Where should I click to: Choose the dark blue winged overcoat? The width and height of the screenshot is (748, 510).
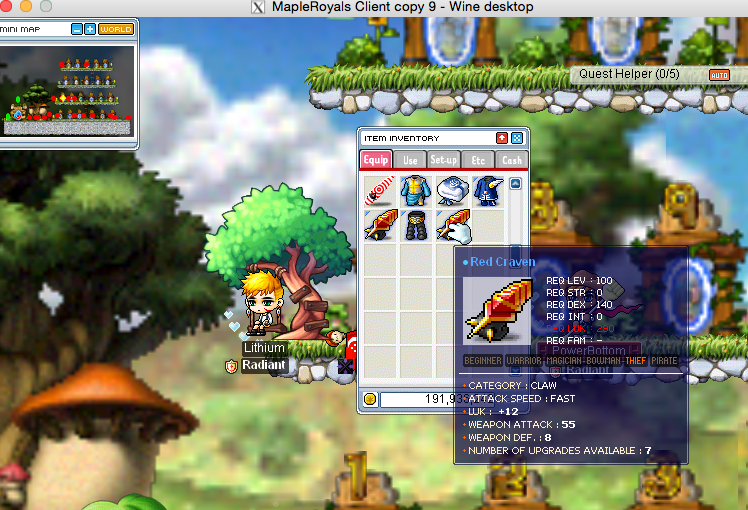[488, 190]
